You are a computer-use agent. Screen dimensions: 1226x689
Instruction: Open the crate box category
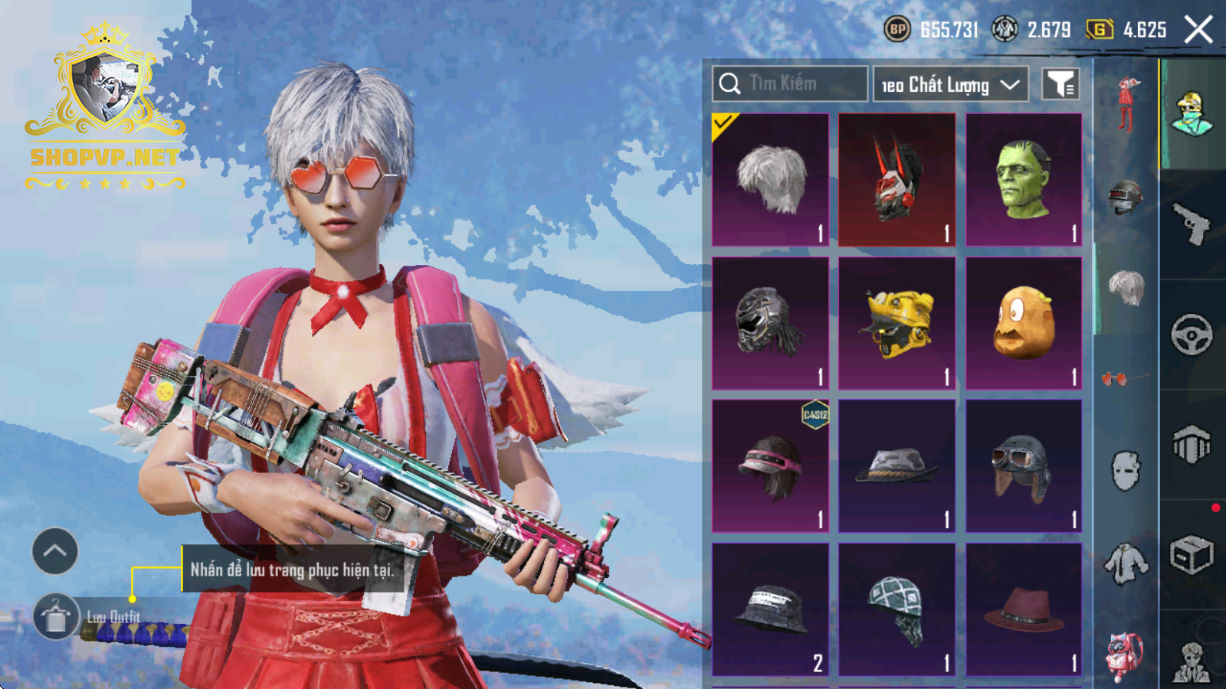[x=1192, y=555]
